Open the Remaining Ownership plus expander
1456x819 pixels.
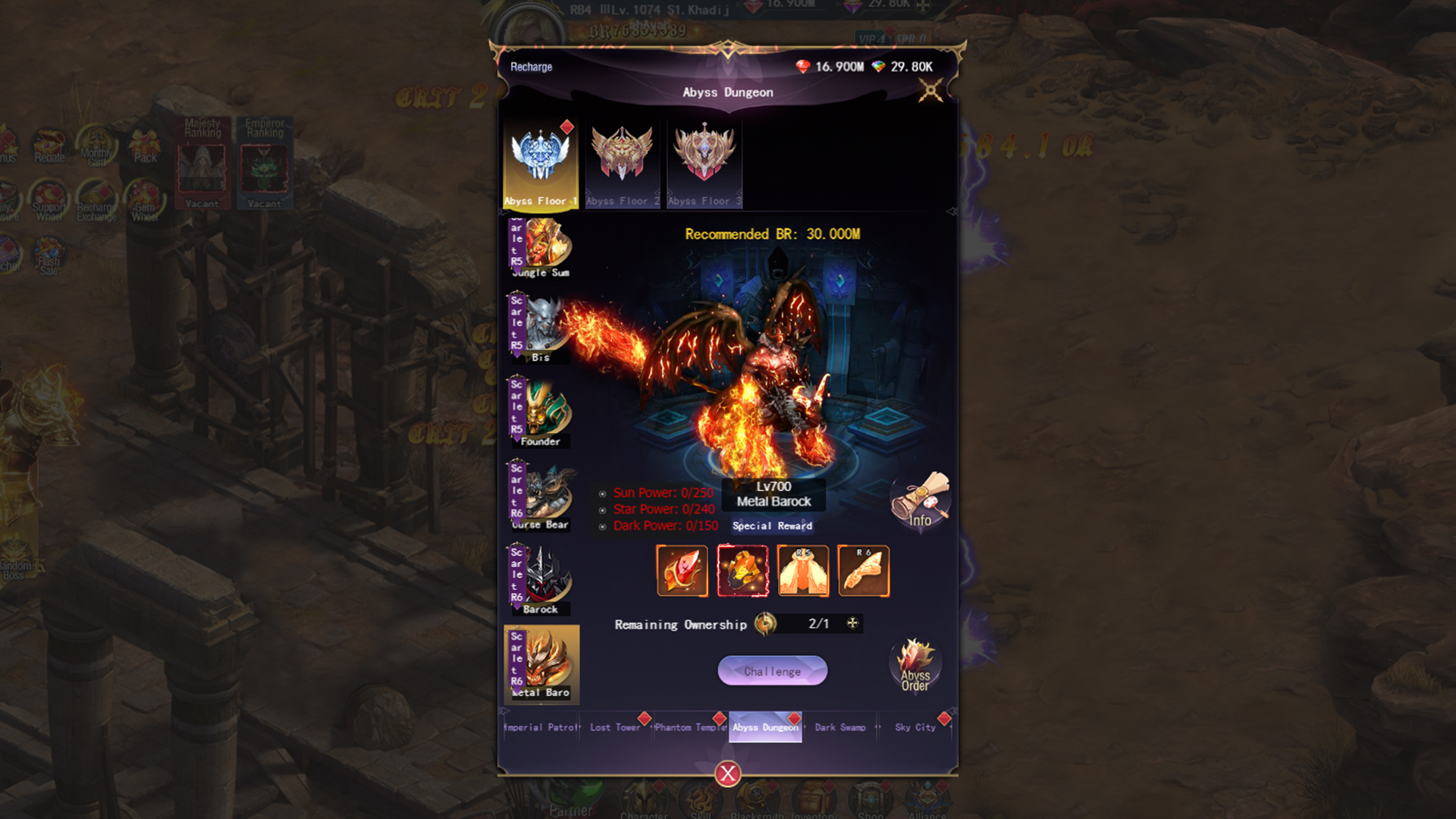pos(851,623)
